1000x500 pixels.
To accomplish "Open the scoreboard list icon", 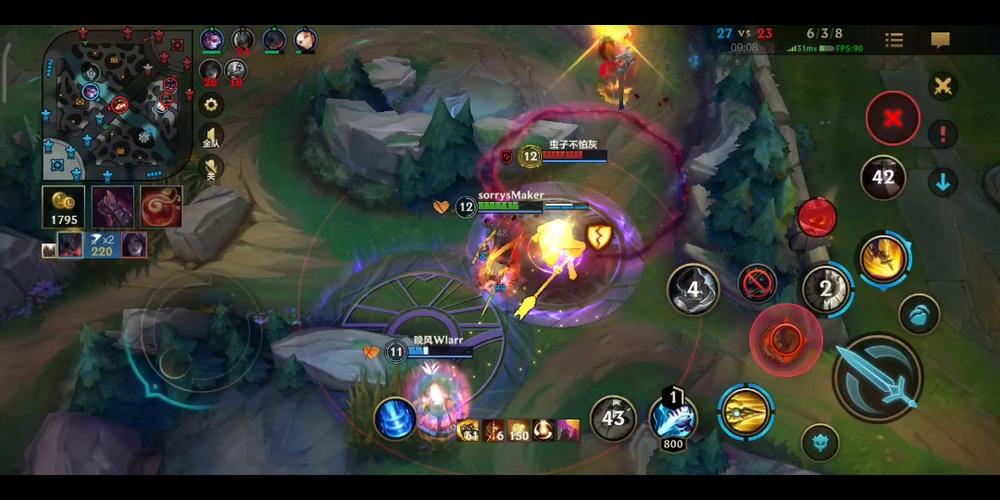I will click(x=894, y=41).
